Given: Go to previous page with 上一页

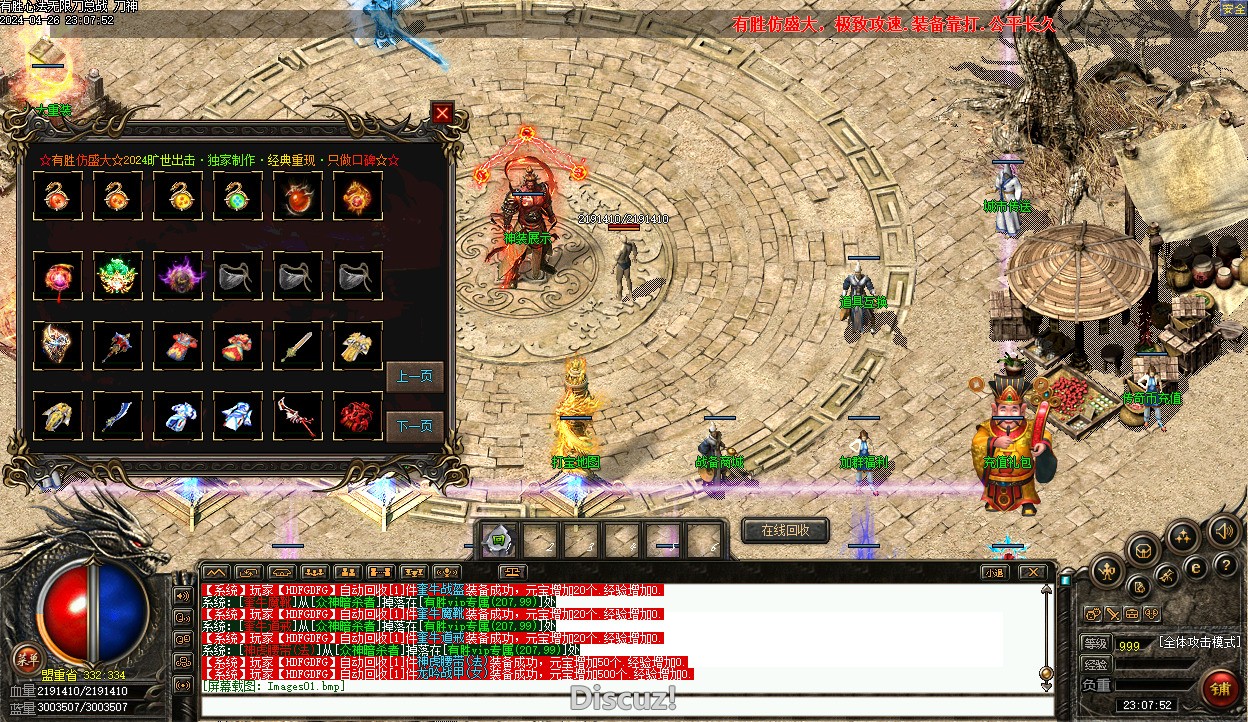Looking at the screenshot, I should pos(414,377).
